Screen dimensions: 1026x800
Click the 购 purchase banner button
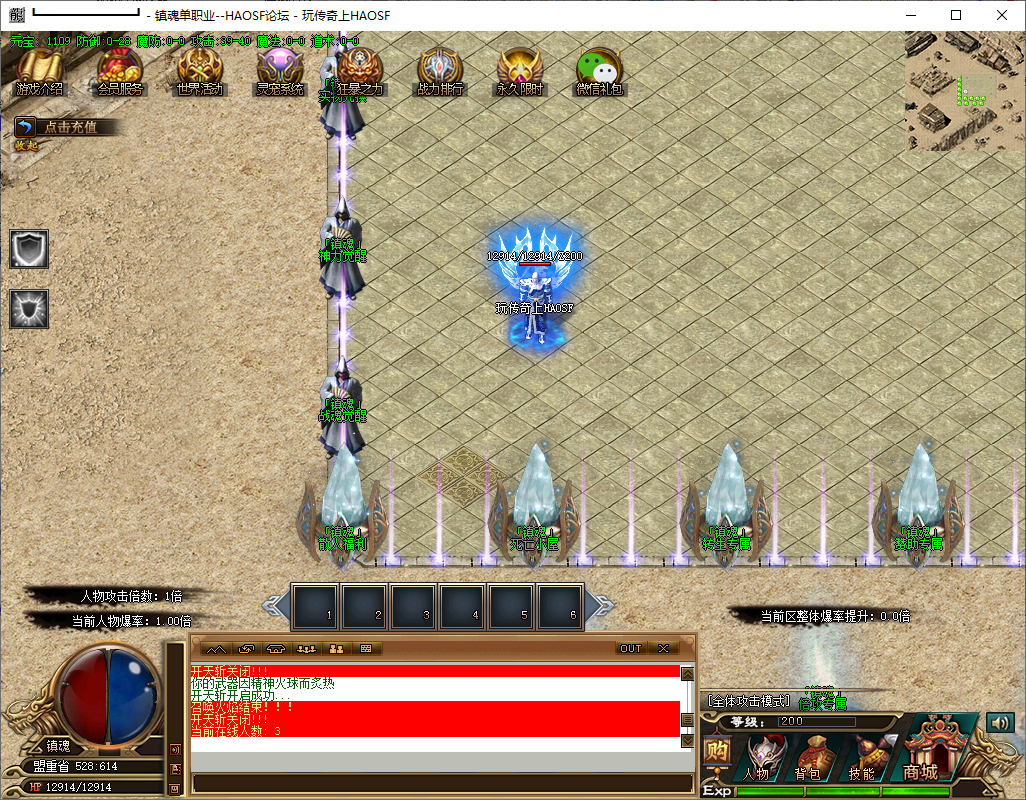(715, 751)
